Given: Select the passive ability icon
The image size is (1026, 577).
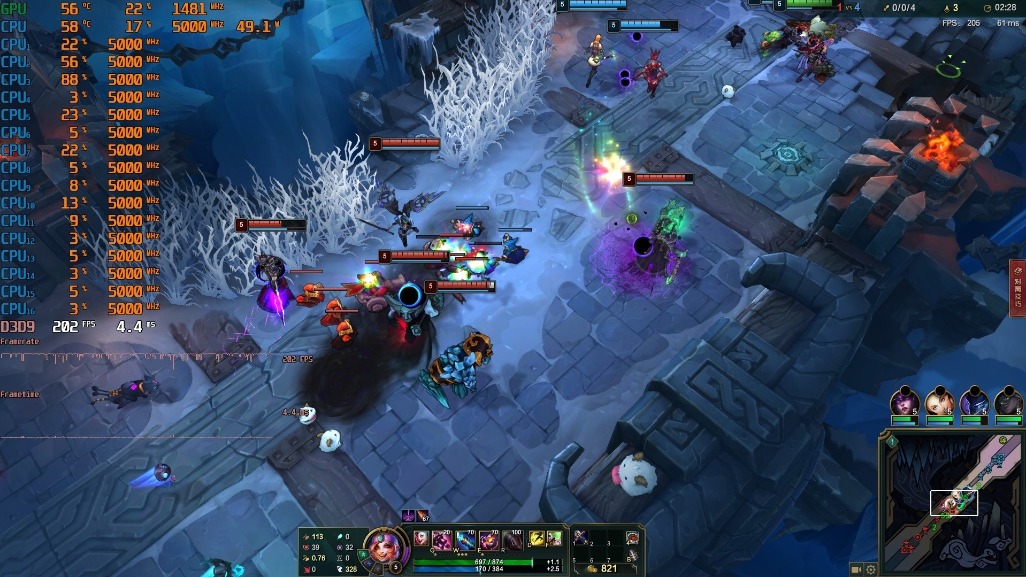Looking at the screenshot, I should (x=420, y=537).
